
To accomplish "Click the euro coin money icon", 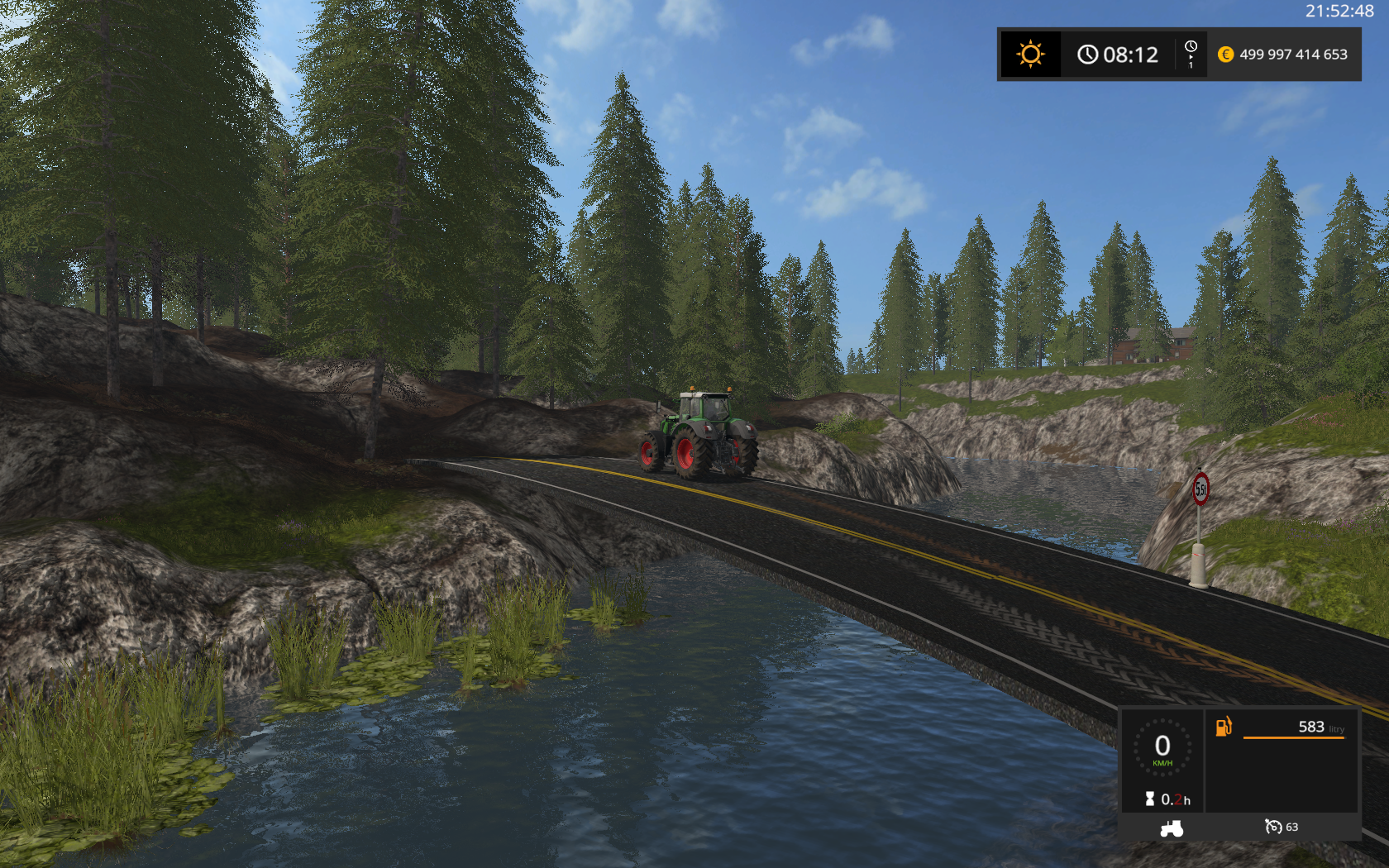I will [1225, 55].
